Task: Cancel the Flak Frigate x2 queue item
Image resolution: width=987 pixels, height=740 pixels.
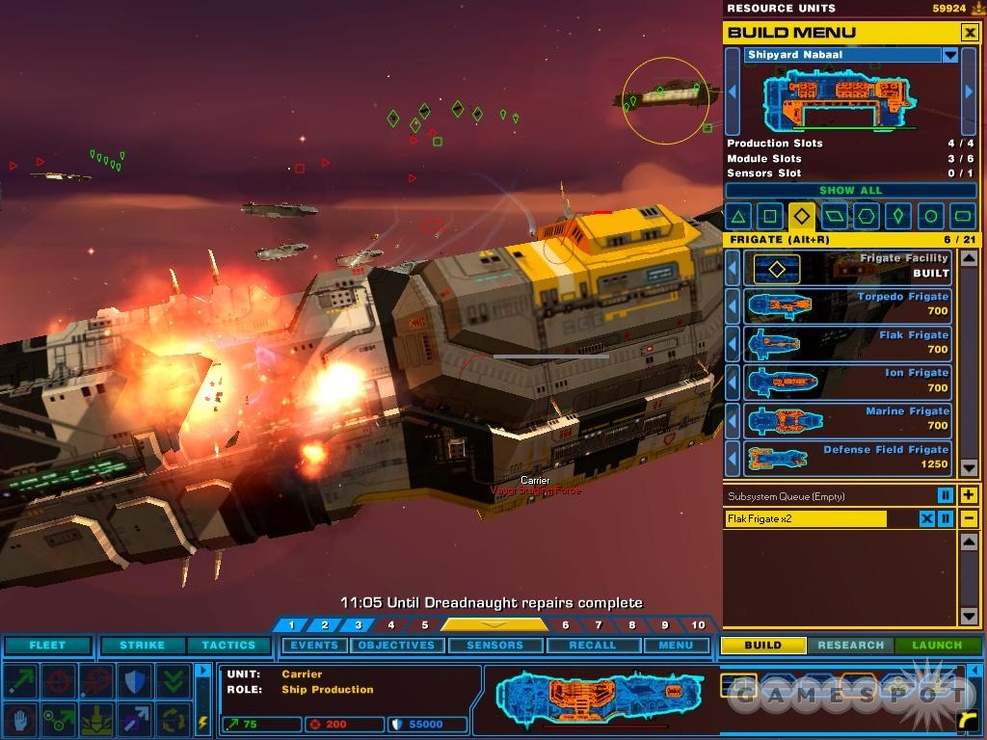Action: [927, 519]
